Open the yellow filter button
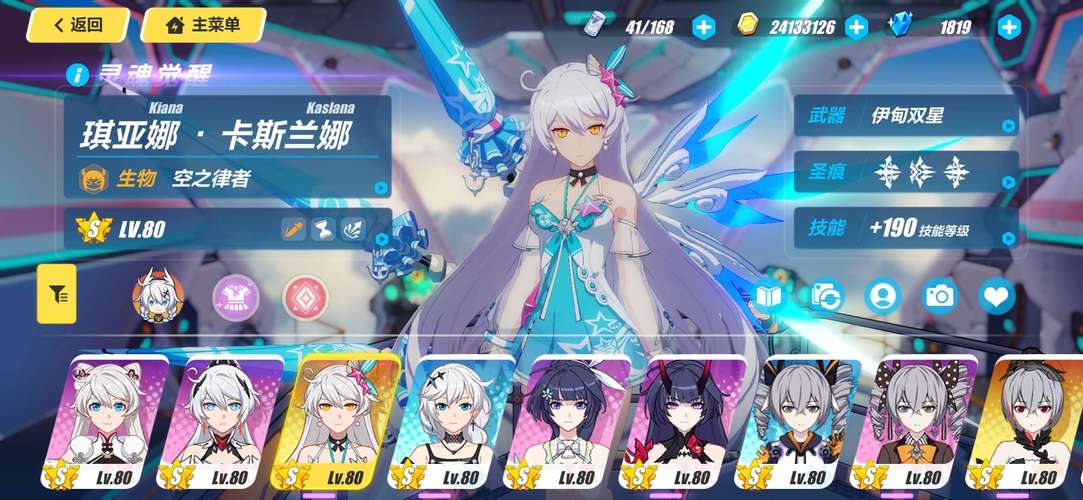The image size is (1083, 500). point(57,294)
